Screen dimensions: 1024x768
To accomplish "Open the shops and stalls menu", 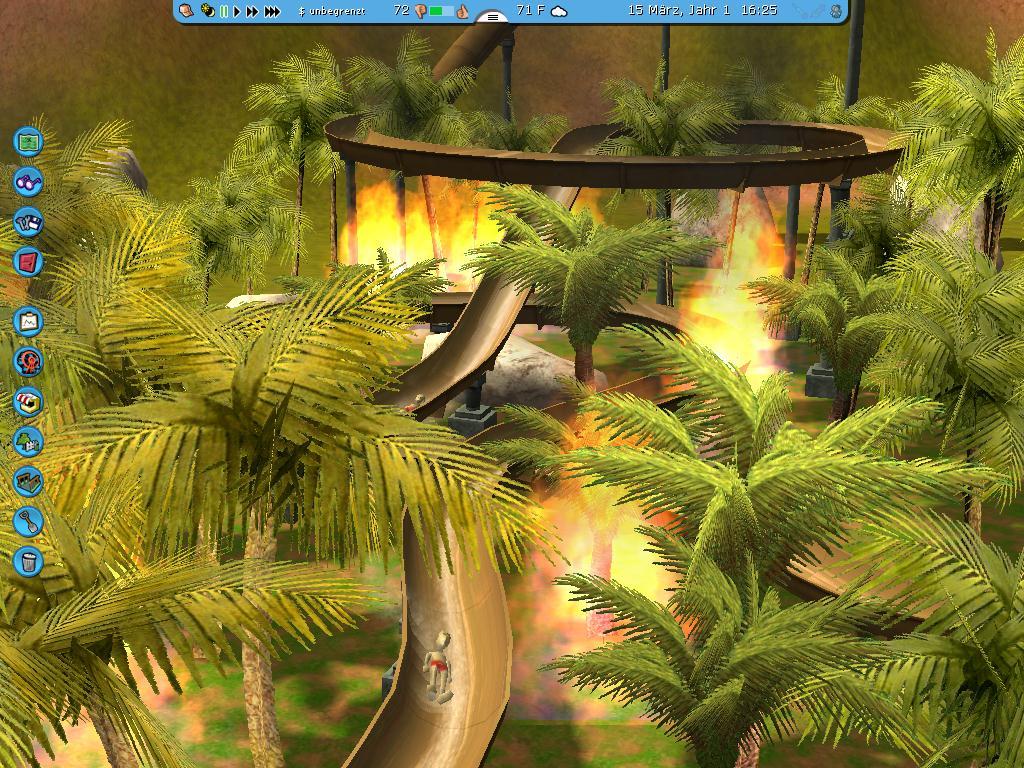I will [x=28, y=401].
